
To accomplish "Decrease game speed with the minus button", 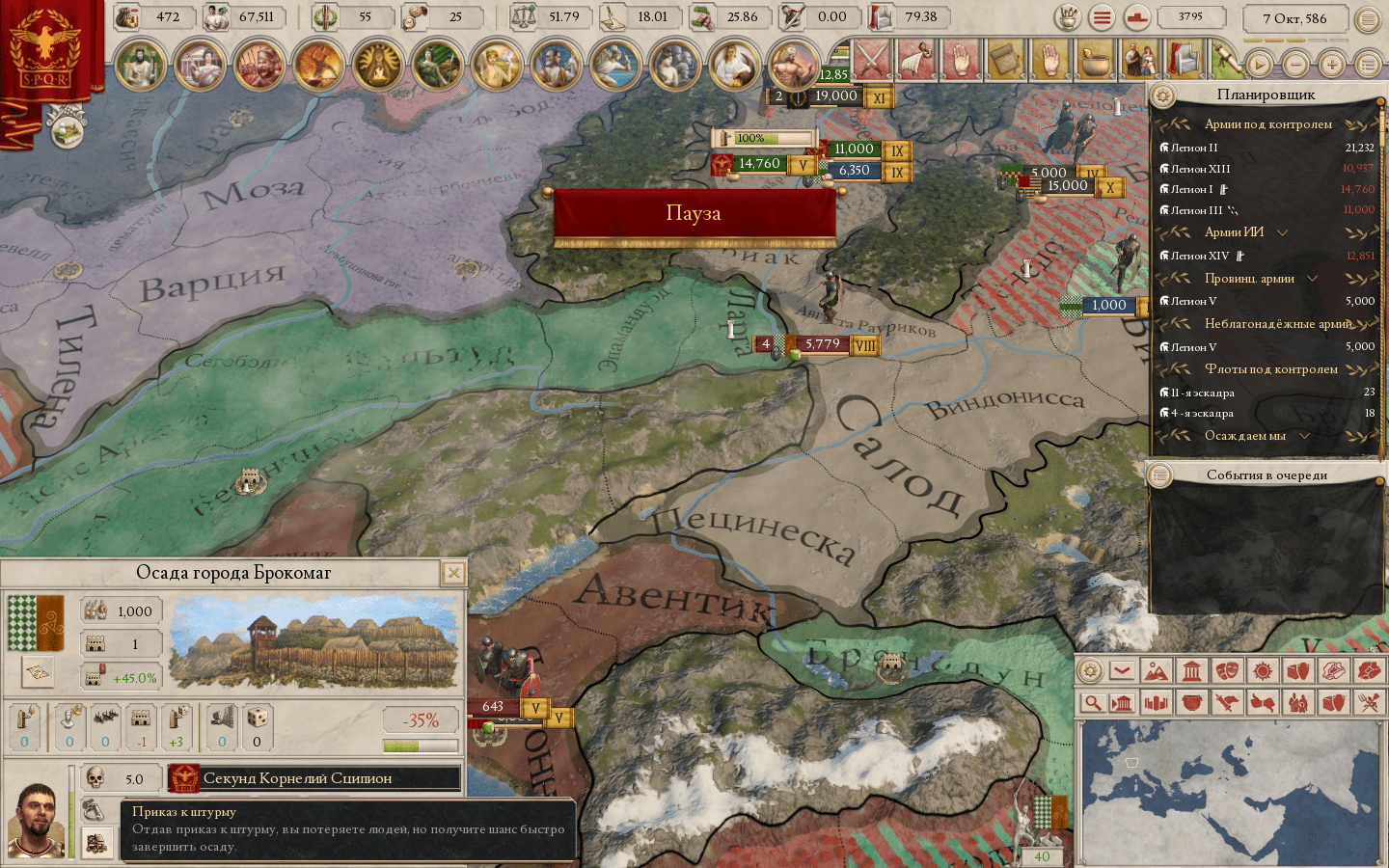I will pos(1295,65).
